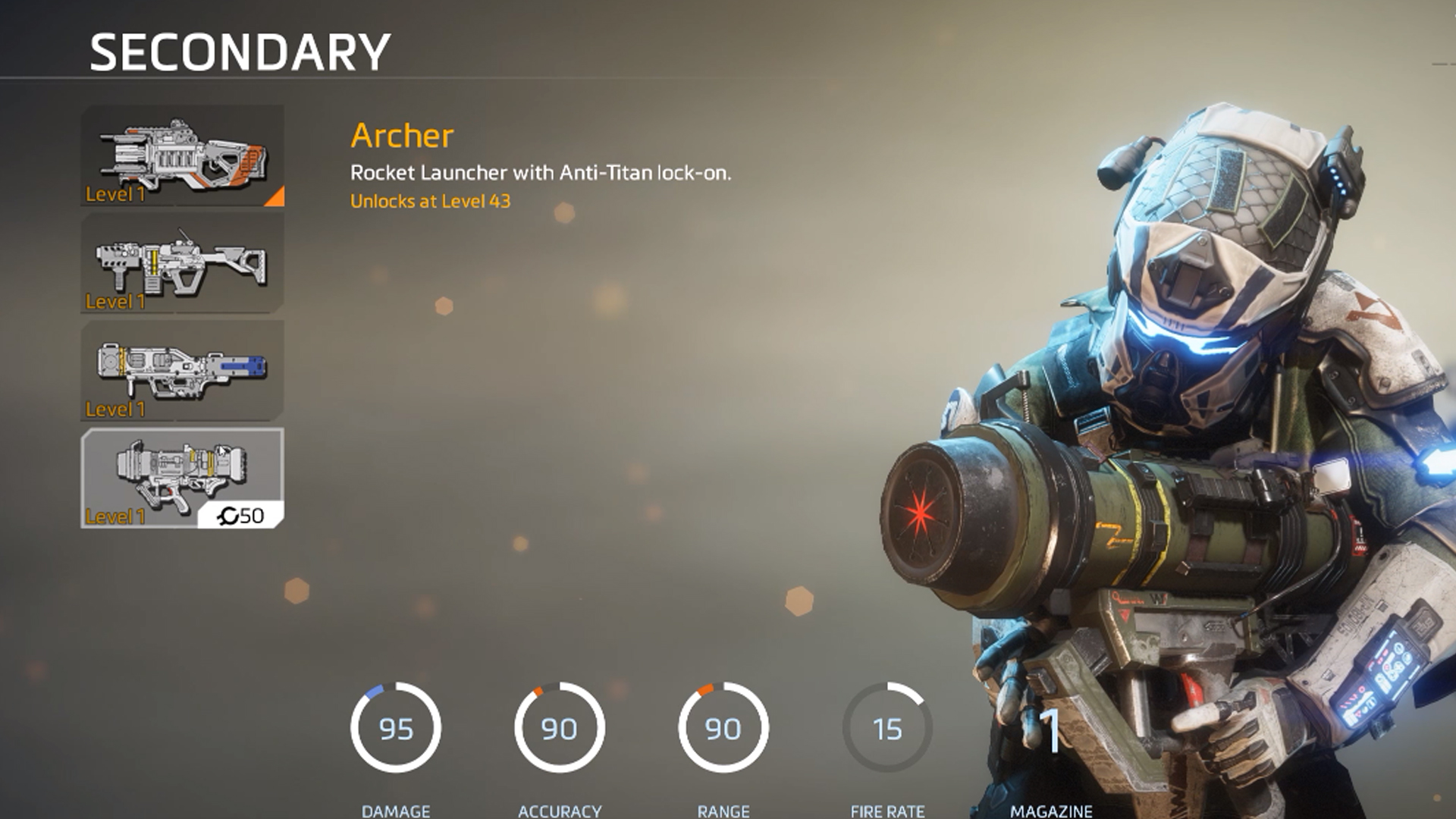Choose the MGL grenade launcher tile
The width and height of the screenshot is (1456, 819).
(x=182, y=263)
